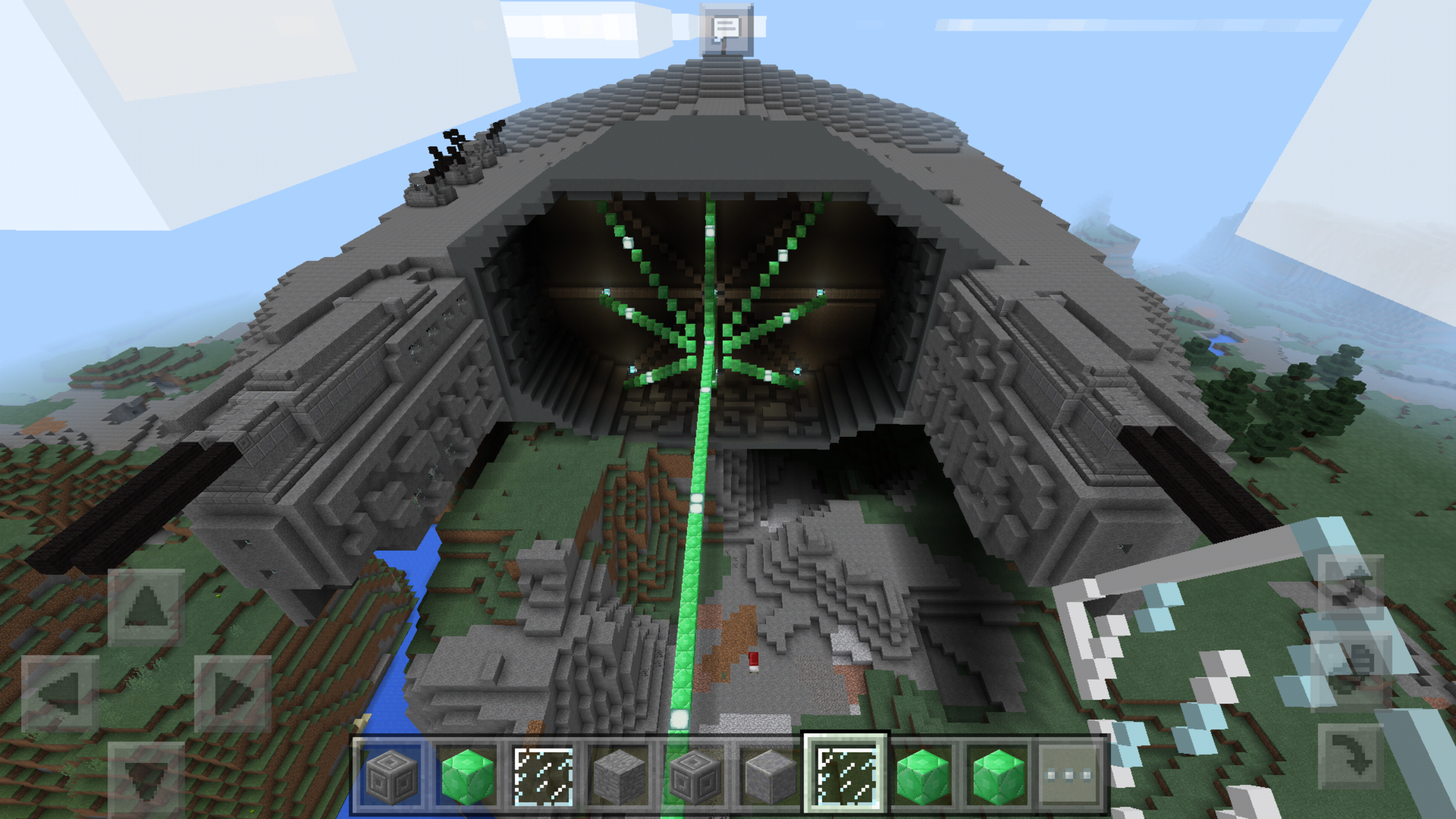Select the chiseled stone bricks in hotbar slot one
This screenshot has height=819, width=1456.
(x=393, y=774)
